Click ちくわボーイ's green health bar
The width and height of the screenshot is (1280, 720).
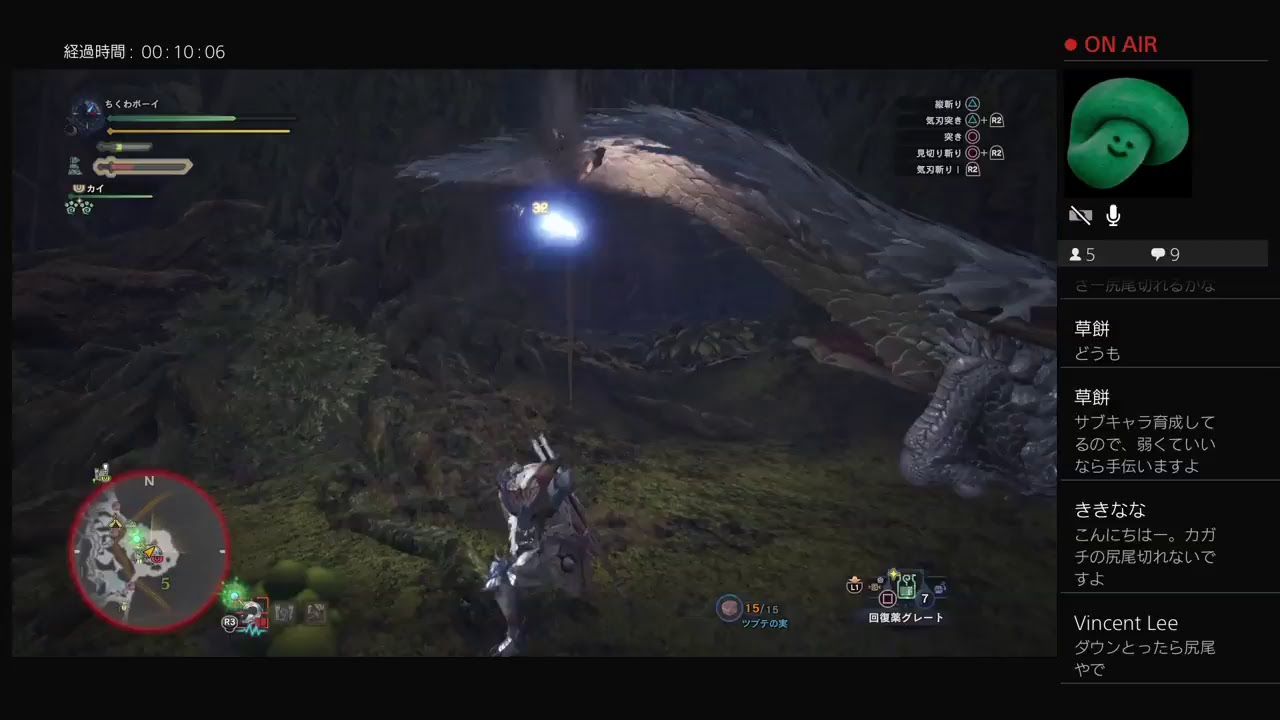point(170,118)
